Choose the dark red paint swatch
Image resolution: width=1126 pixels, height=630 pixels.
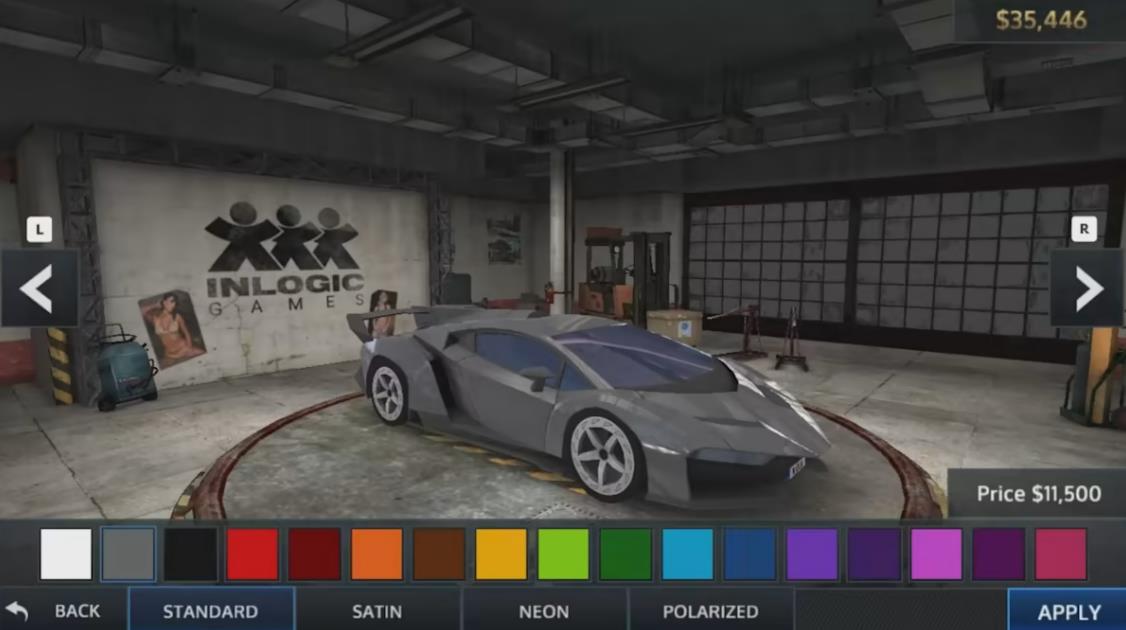pyautogui.click(x=314, y=554)
